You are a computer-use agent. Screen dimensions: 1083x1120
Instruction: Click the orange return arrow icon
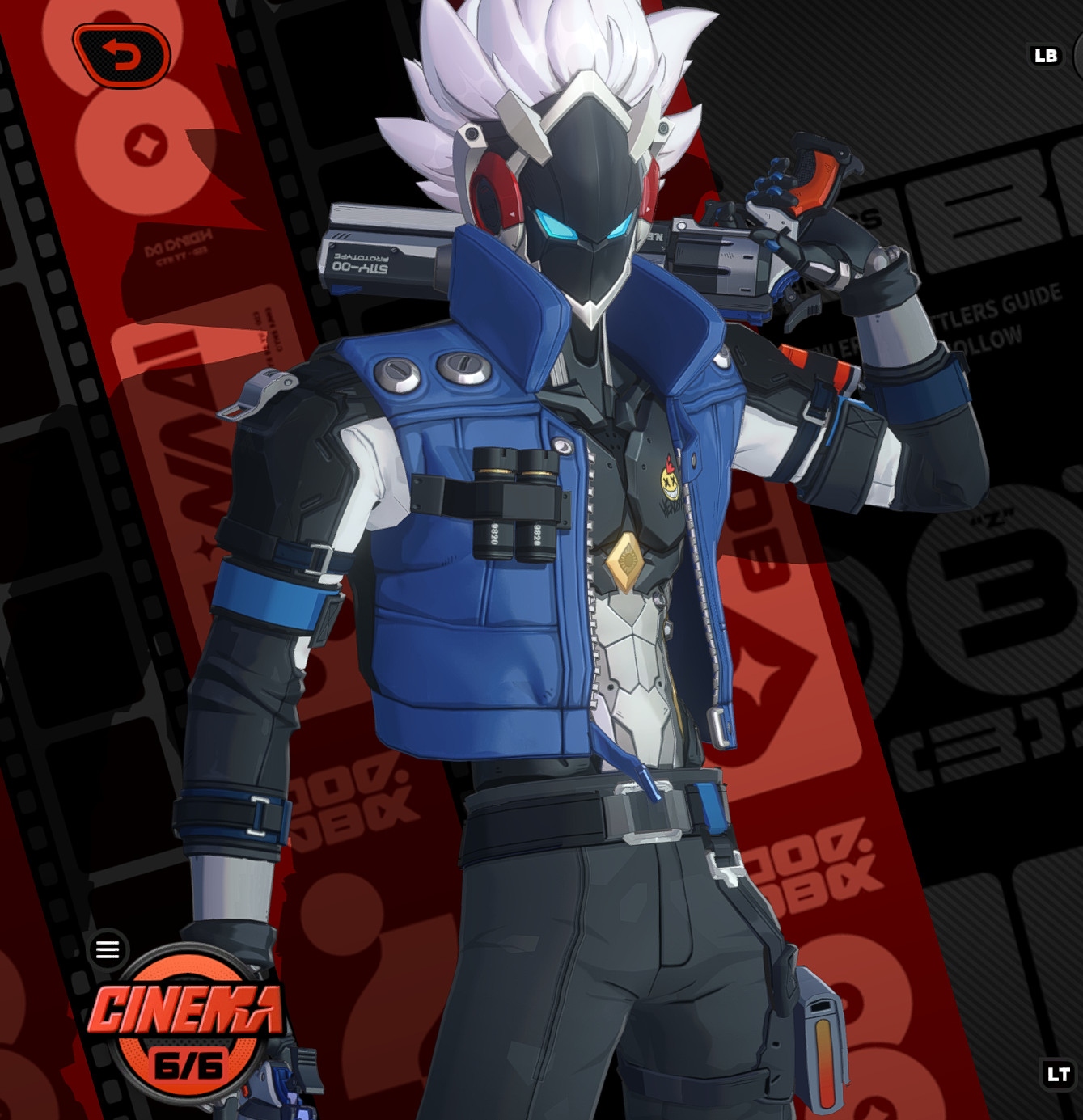tap(121, 55)
